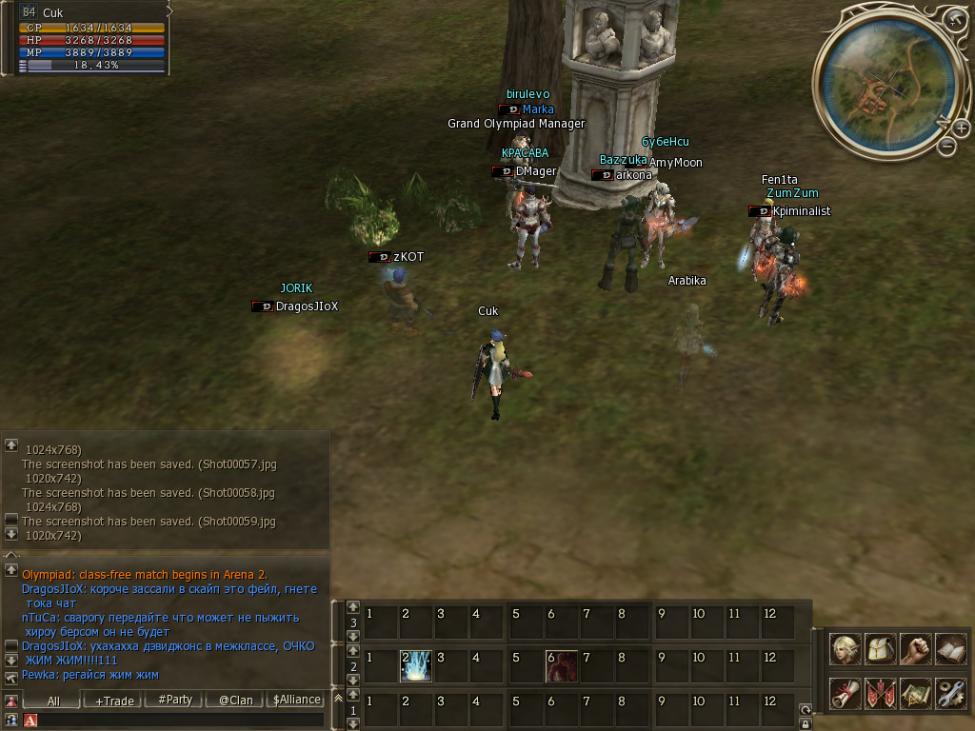Open the Character Status portrait icon
This screenshot has width=975, height=731.
[x=846, y=650]
